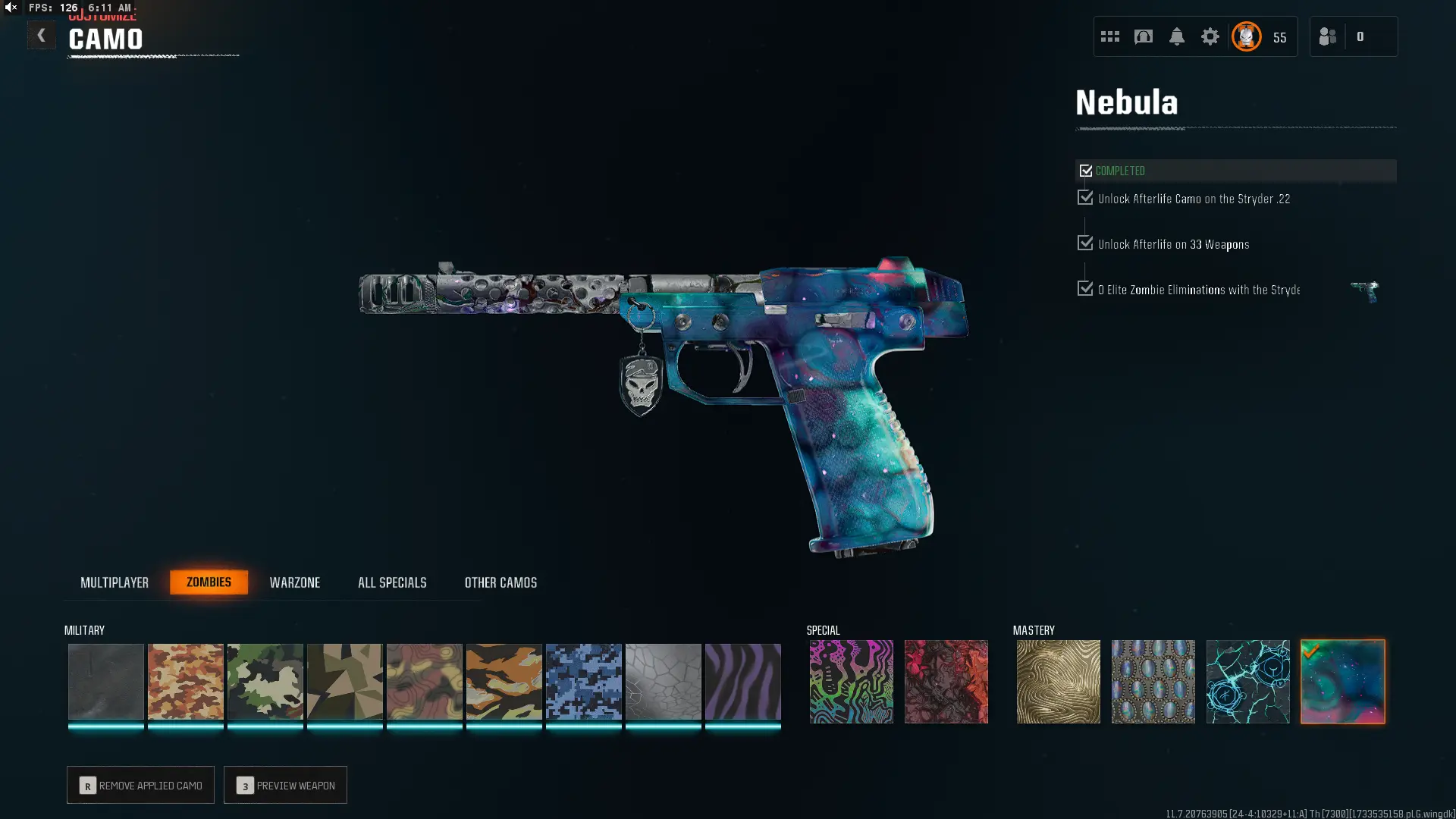Open the settings gear icon
Image resolution: width=1456 pixels, height=819 pixels.
pyautogui.click(x=1210, y=36)
